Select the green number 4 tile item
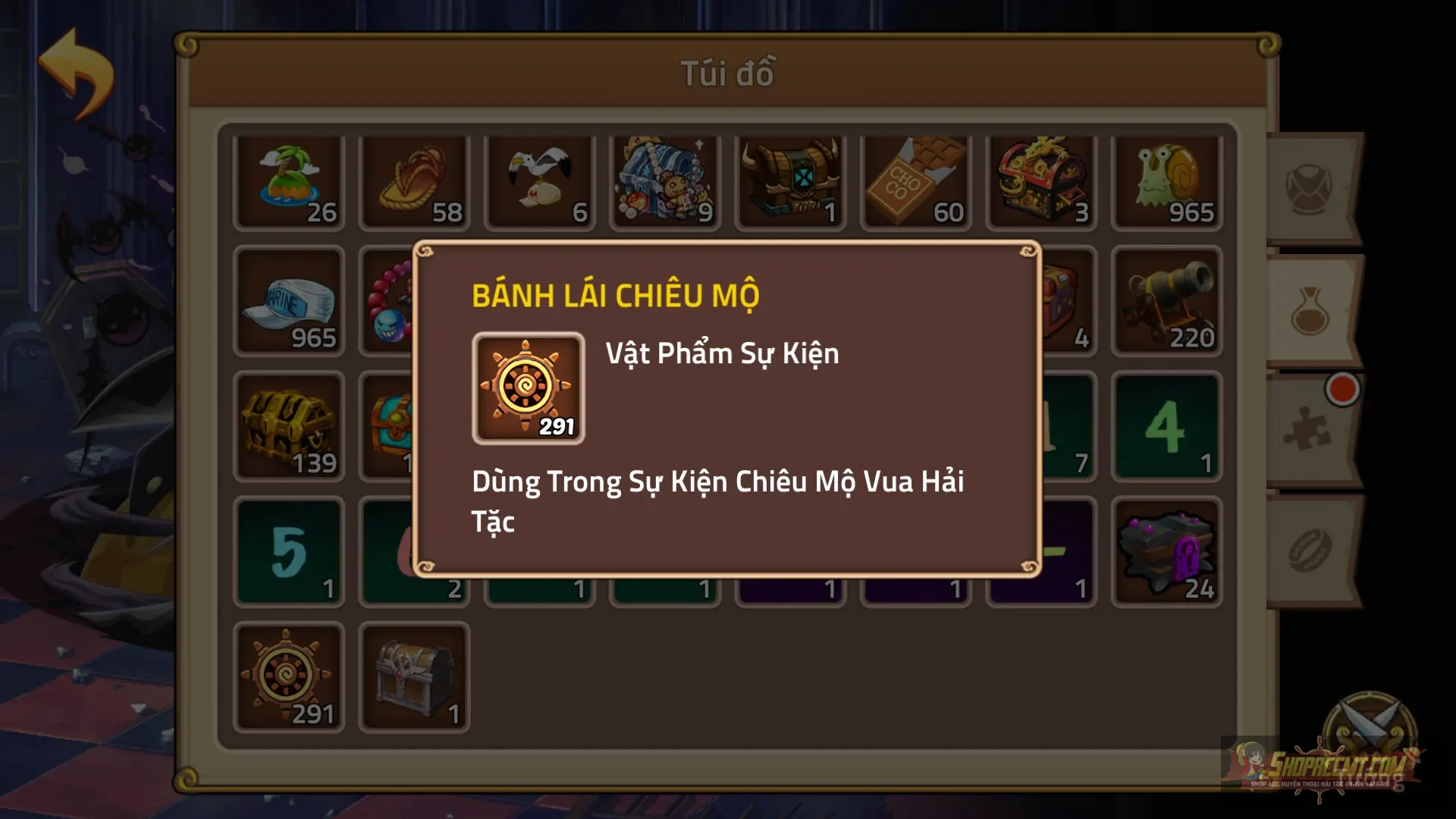 [x=1166, y=425]
